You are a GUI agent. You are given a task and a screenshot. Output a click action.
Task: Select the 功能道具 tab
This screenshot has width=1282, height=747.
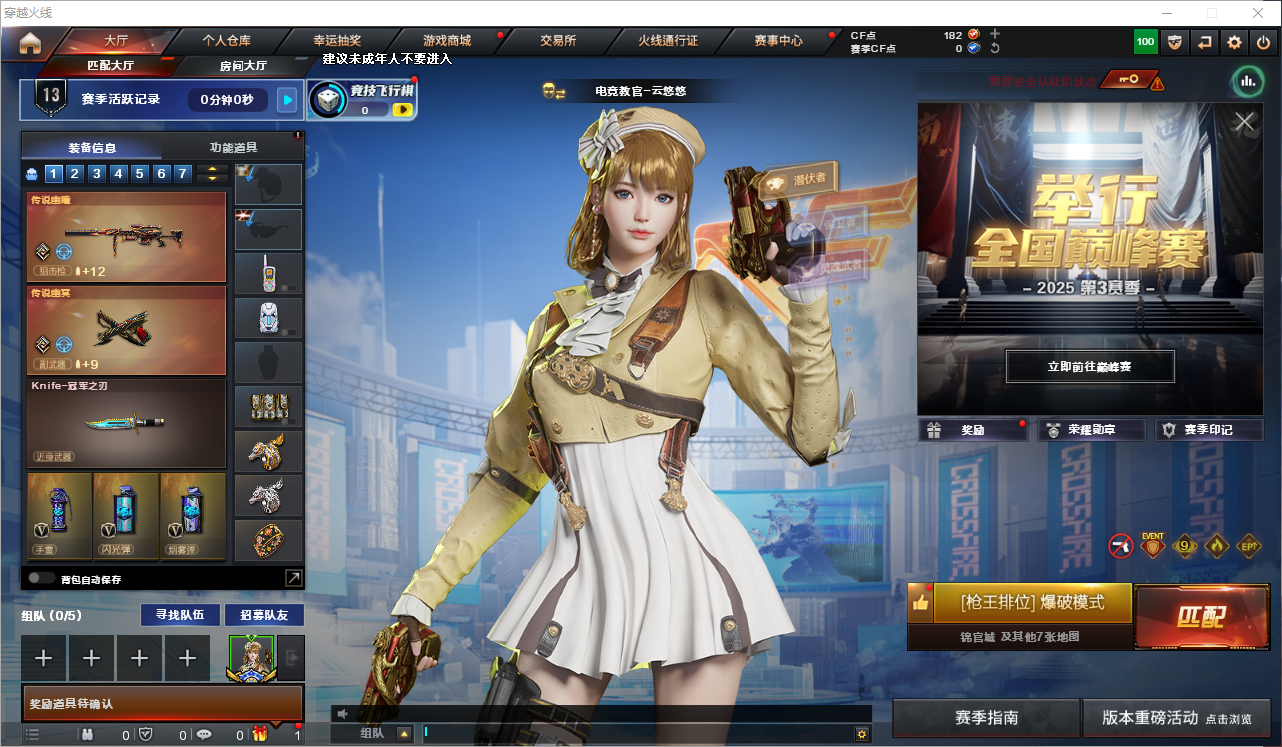233,147
